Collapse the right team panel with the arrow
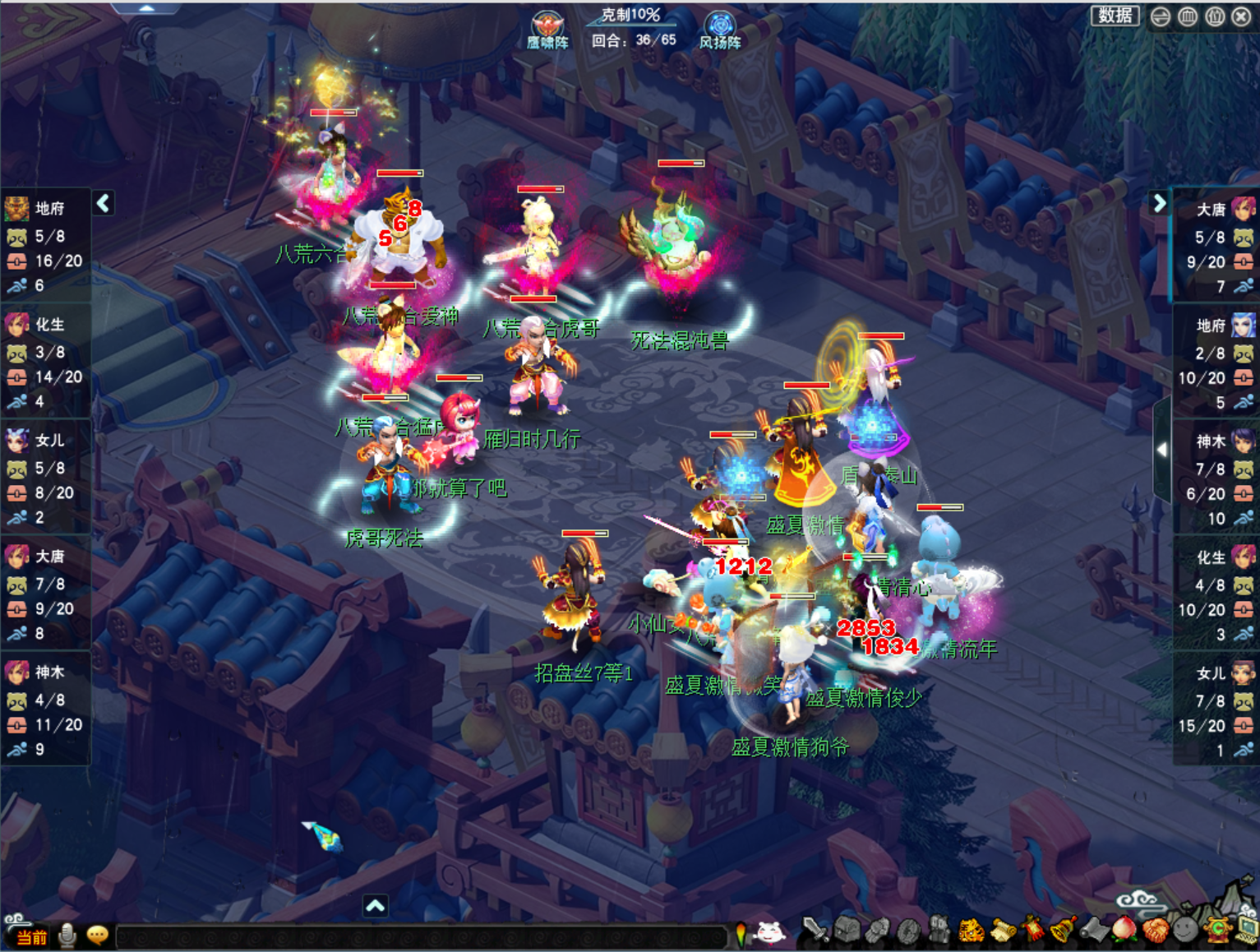 (x=1159, y=203)
